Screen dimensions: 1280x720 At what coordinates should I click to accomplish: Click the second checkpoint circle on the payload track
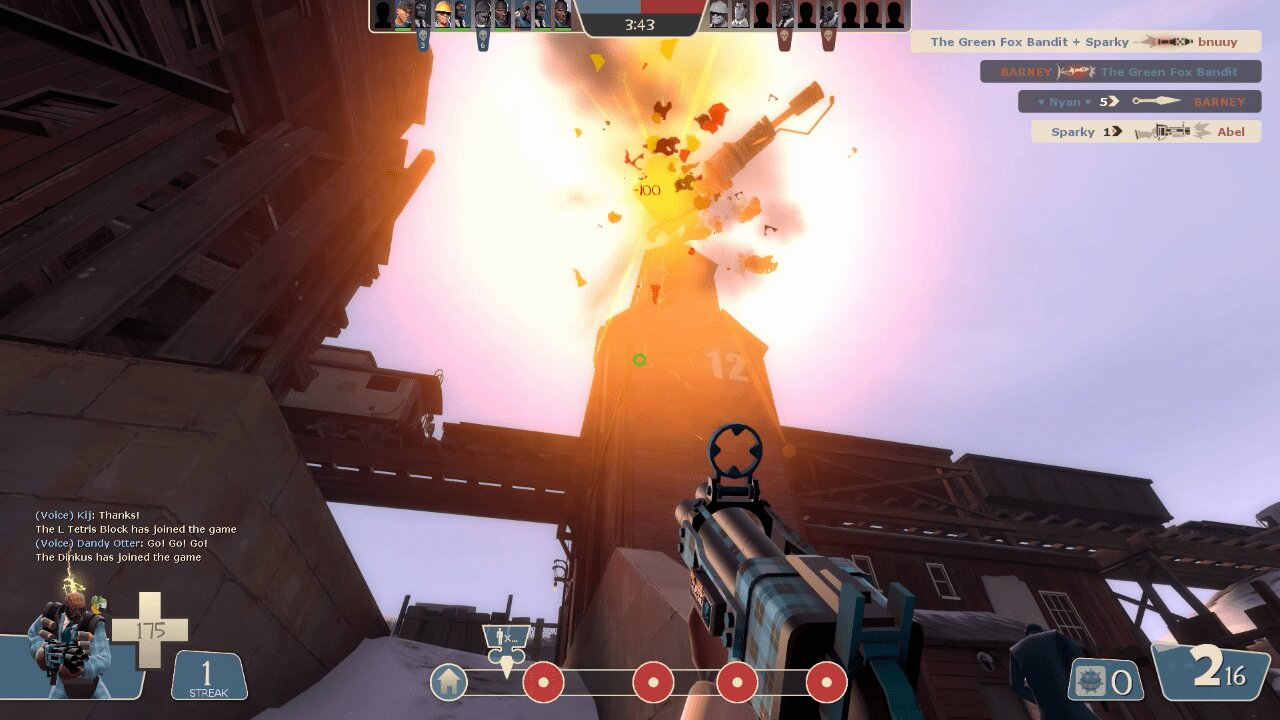point(653,684)
